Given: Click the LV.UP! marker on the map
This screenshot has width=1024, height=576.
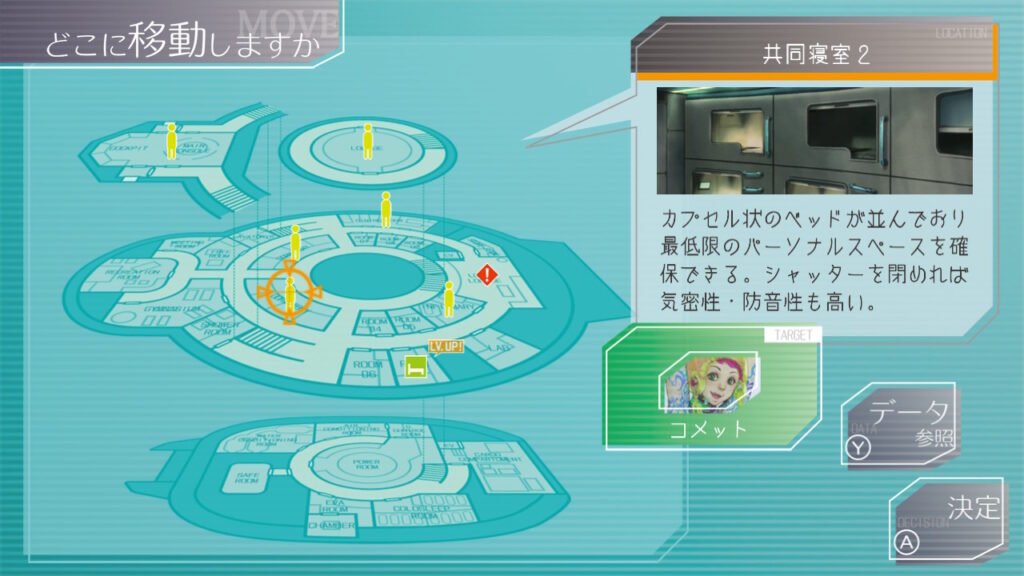Looking at the screenshot, I should [446, 346].
